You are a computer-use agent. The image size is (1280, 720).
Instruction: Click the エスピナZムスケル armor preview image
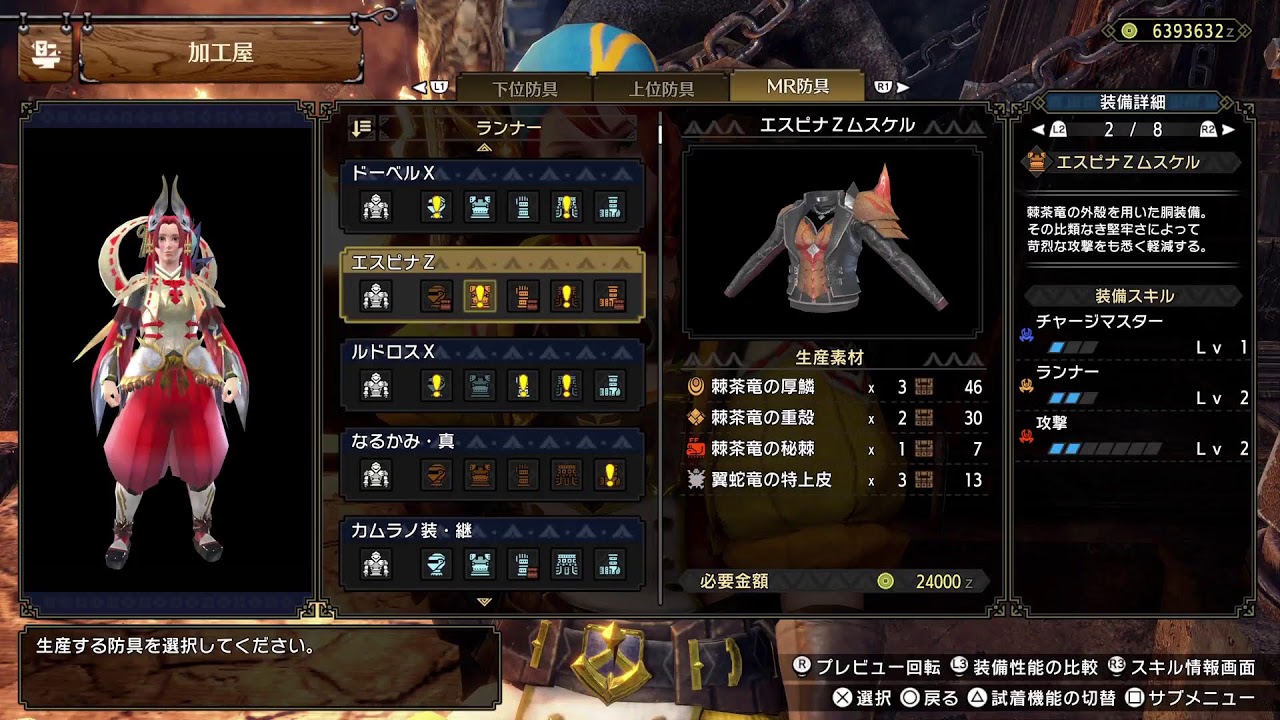[x=832, y=241]
